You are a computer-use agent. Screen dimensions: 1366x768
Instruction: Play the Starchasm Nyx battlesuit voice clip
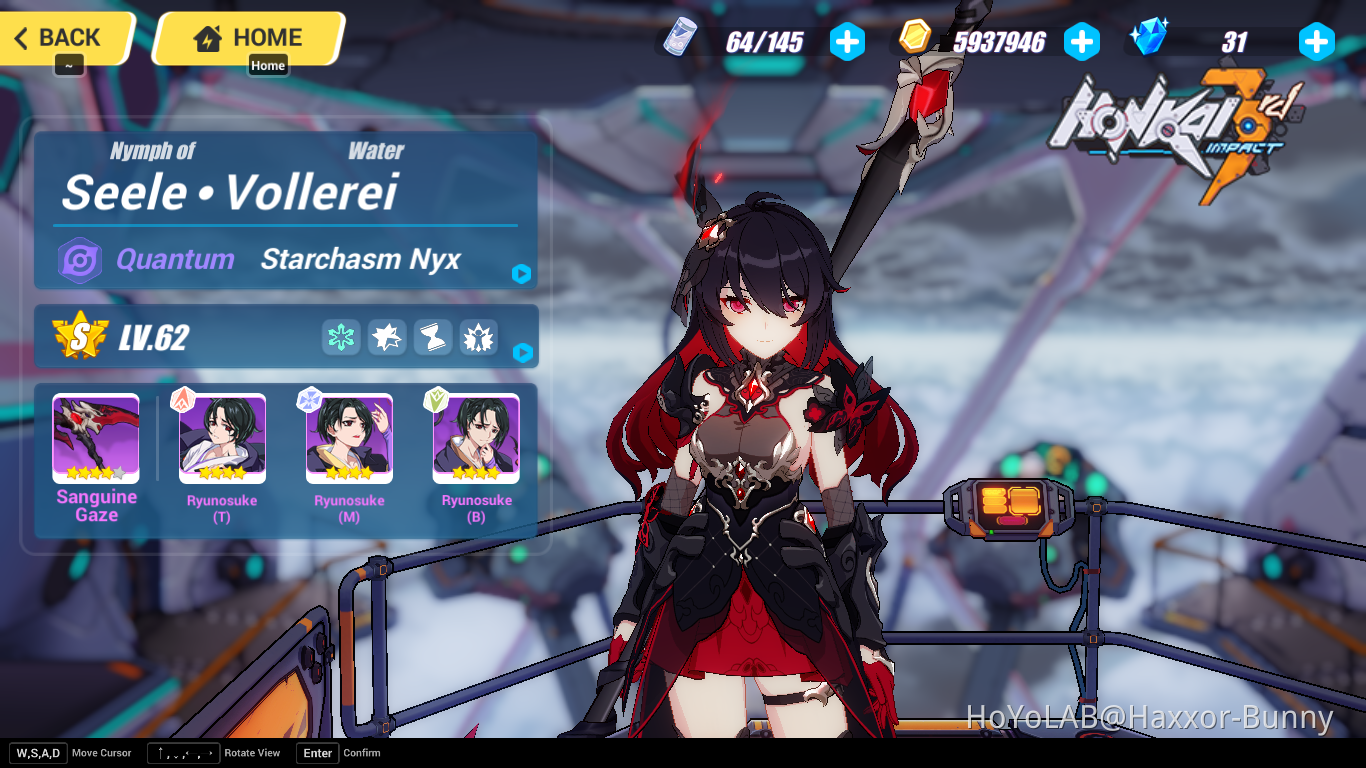pos(521,274)
